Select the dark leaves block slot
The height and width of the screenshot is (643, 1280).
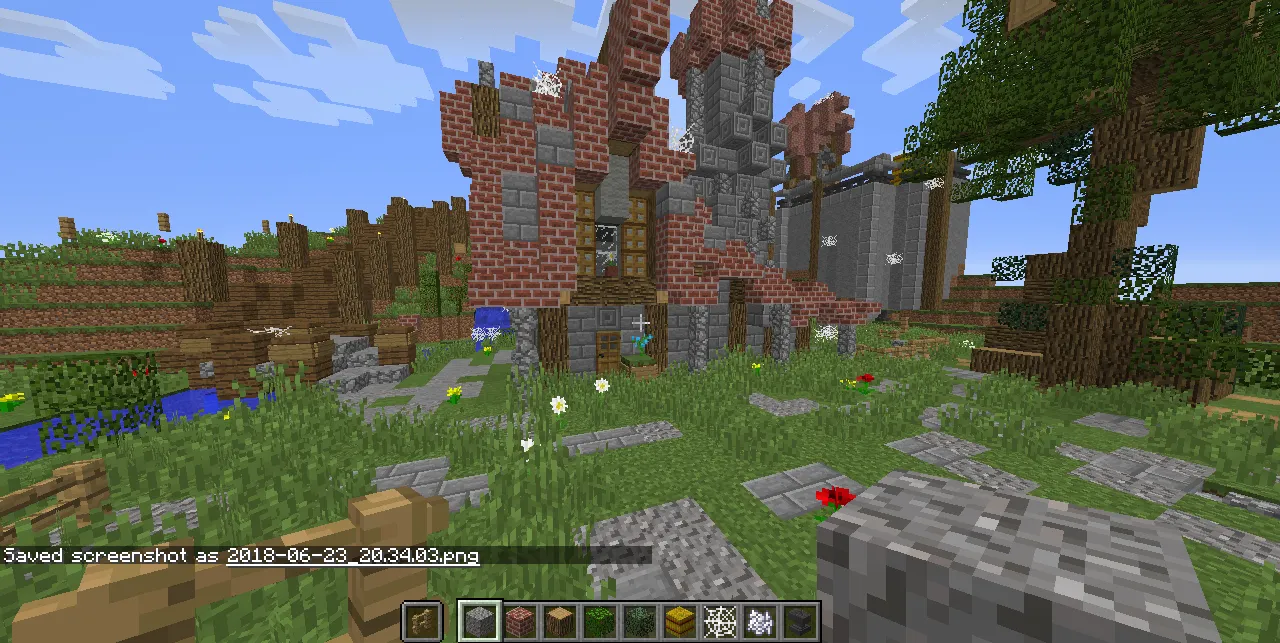(x=639, y=621)
